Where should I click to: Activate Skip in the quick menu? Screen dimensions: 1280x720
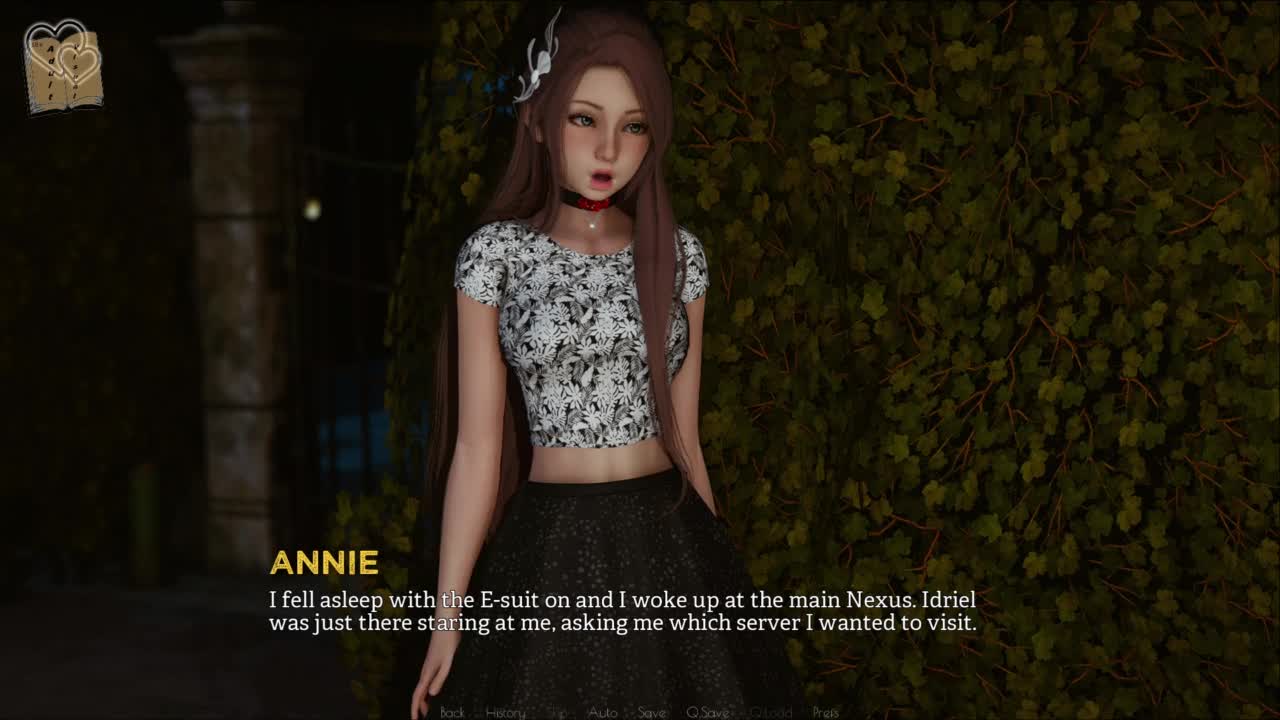[x=558, y=712]
